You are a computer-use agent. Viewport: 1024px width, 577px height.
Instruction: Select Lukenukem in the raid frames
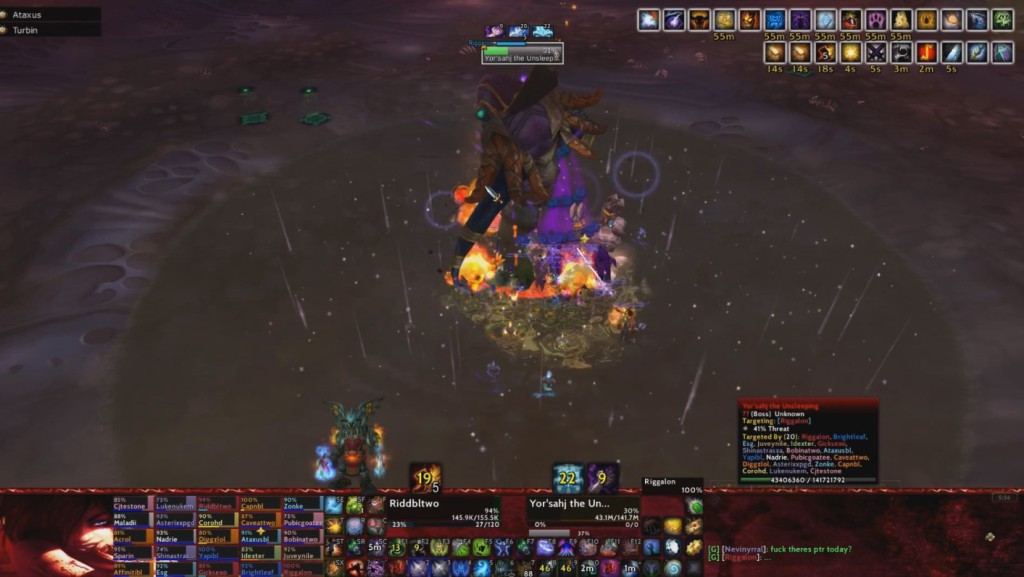pos(176,505)
